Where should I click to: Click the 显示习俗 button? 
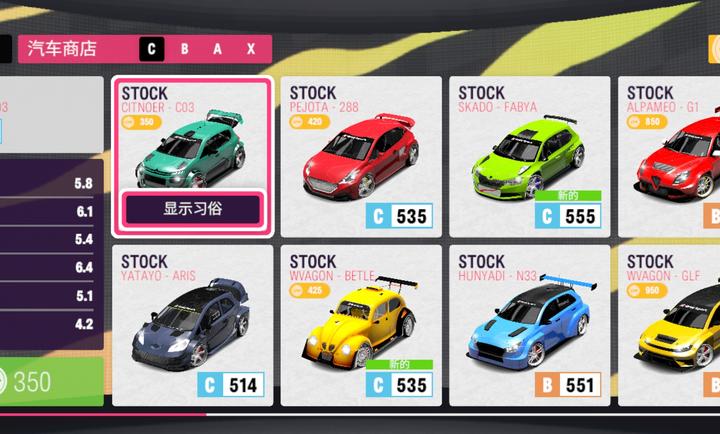[192, 210]
